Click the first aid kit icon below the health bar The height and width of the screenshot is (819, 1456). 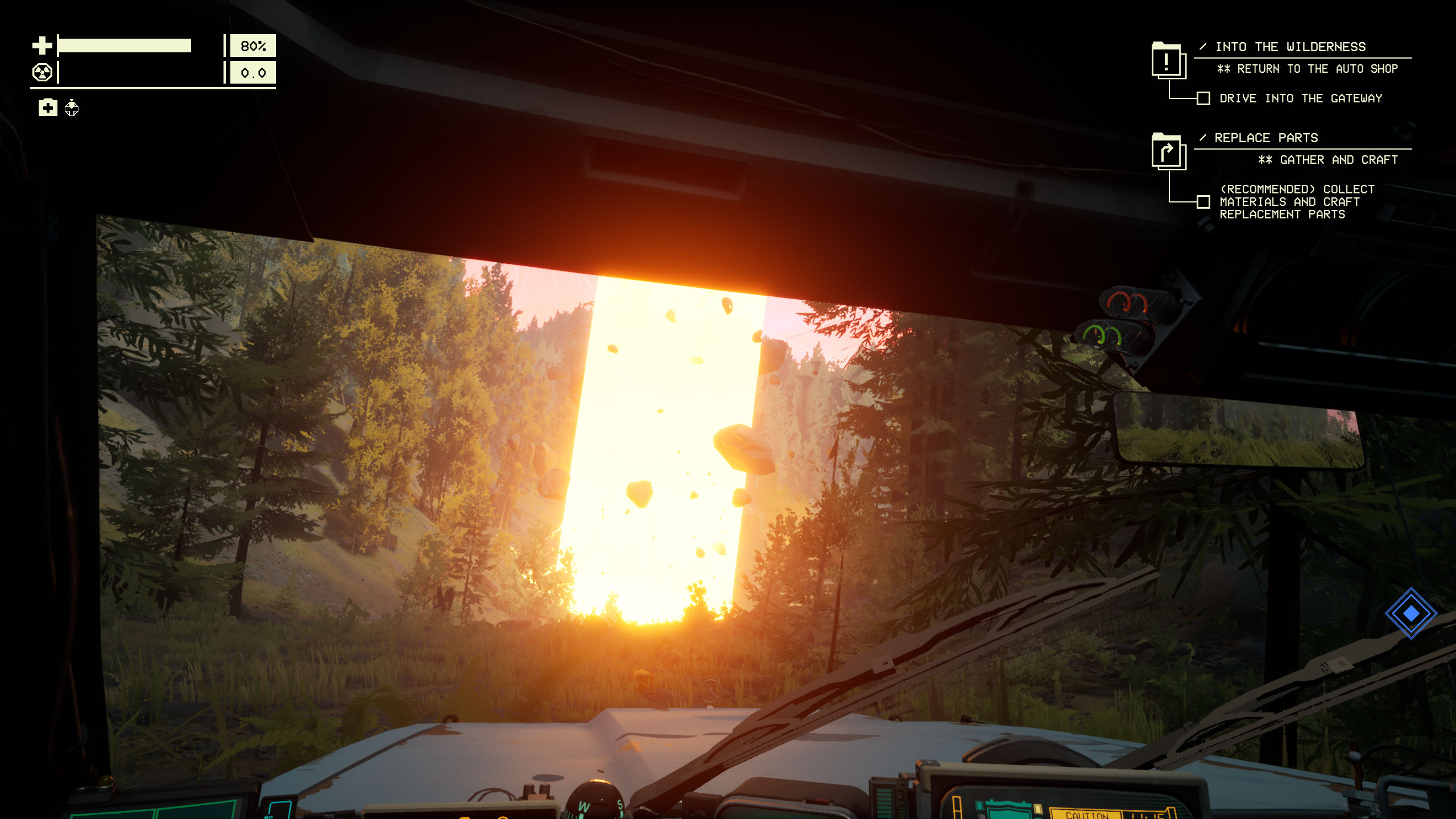point(48,107)
